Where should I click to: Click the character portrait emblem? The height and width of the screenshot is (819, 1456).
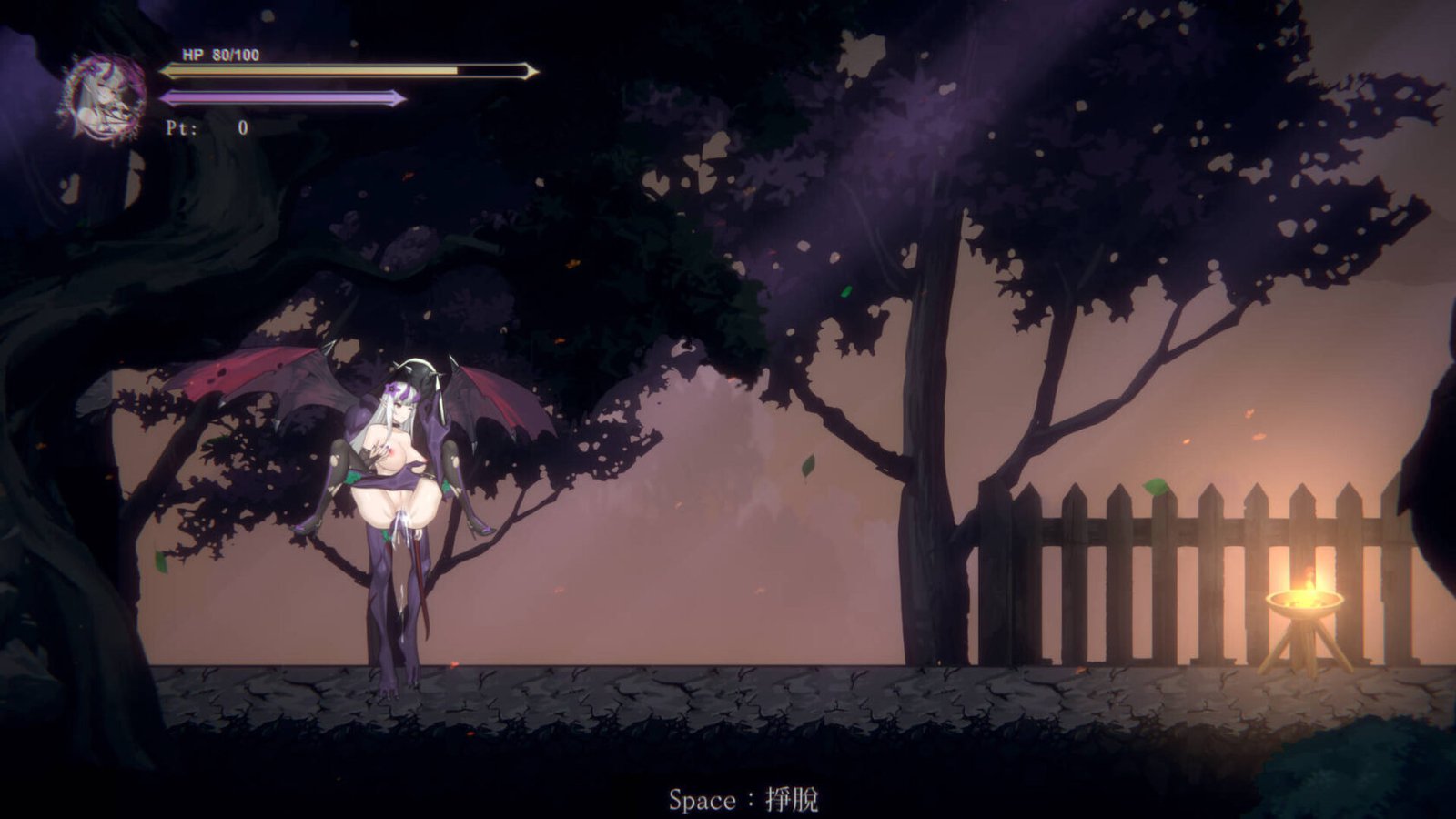coord(104,96)
